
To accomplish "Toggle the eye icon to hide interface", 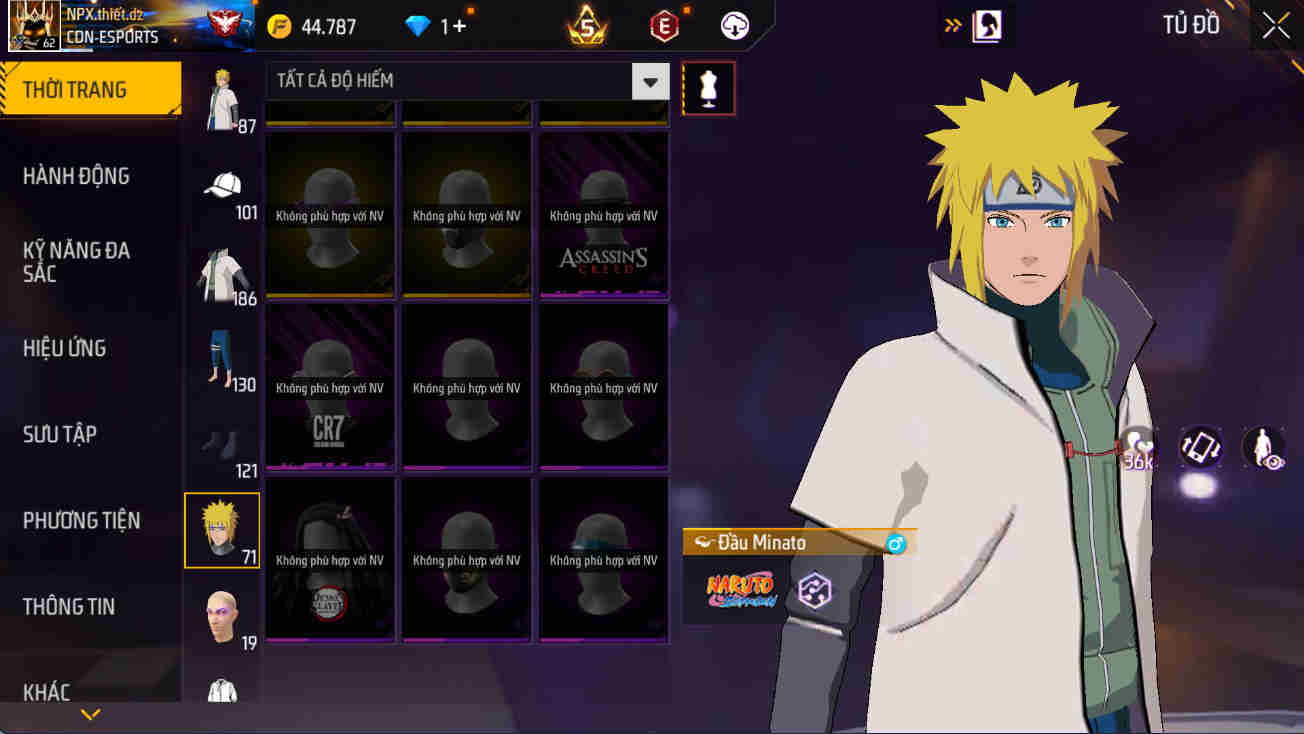I will 1262,449.
